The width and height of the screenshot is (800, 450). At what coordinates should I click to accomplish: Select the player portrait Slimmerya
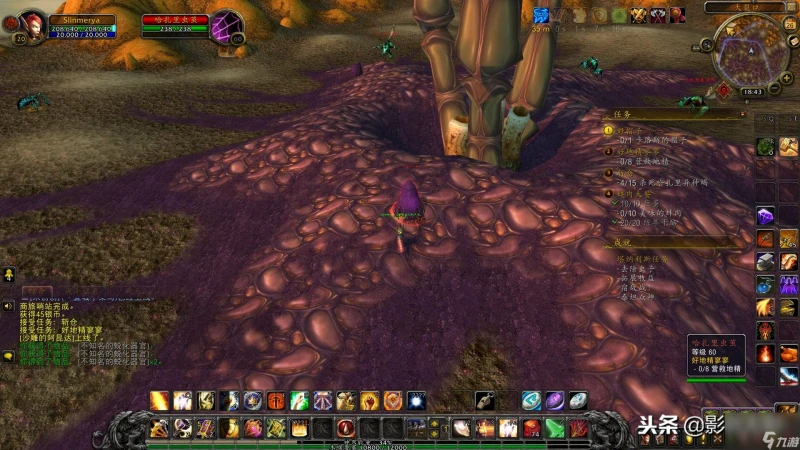[33, 24]
